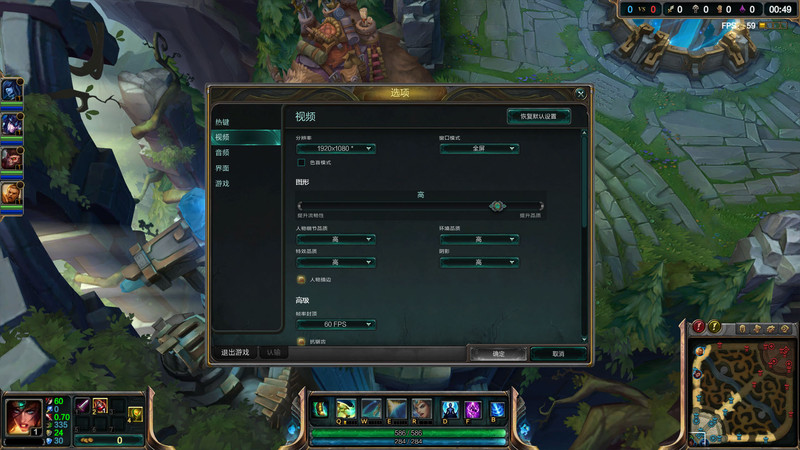
Task: Open the 人物细节品质 character quality dropdown
Action: pos(335,240)
